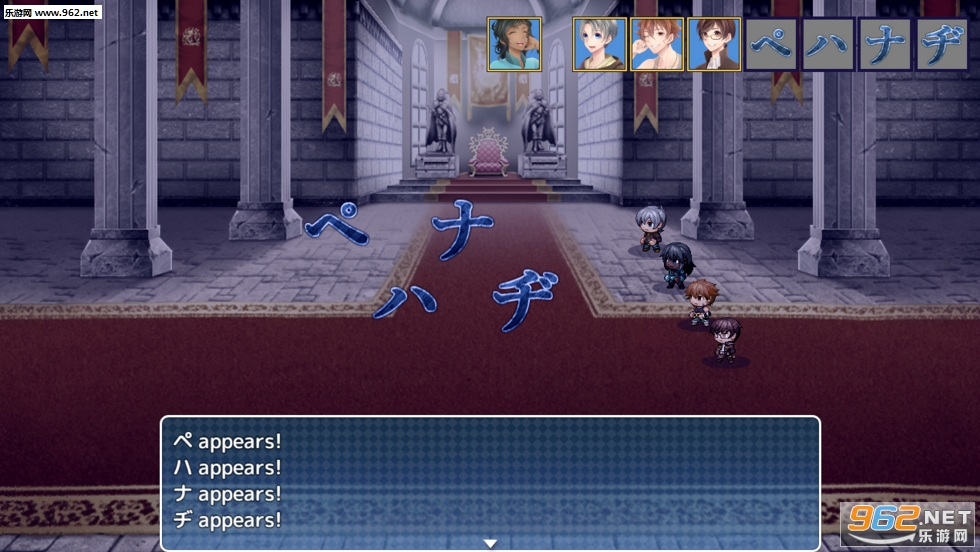Select the teal-haired character's turn portrait
The image size is (980, 552).
coord(514,44)
